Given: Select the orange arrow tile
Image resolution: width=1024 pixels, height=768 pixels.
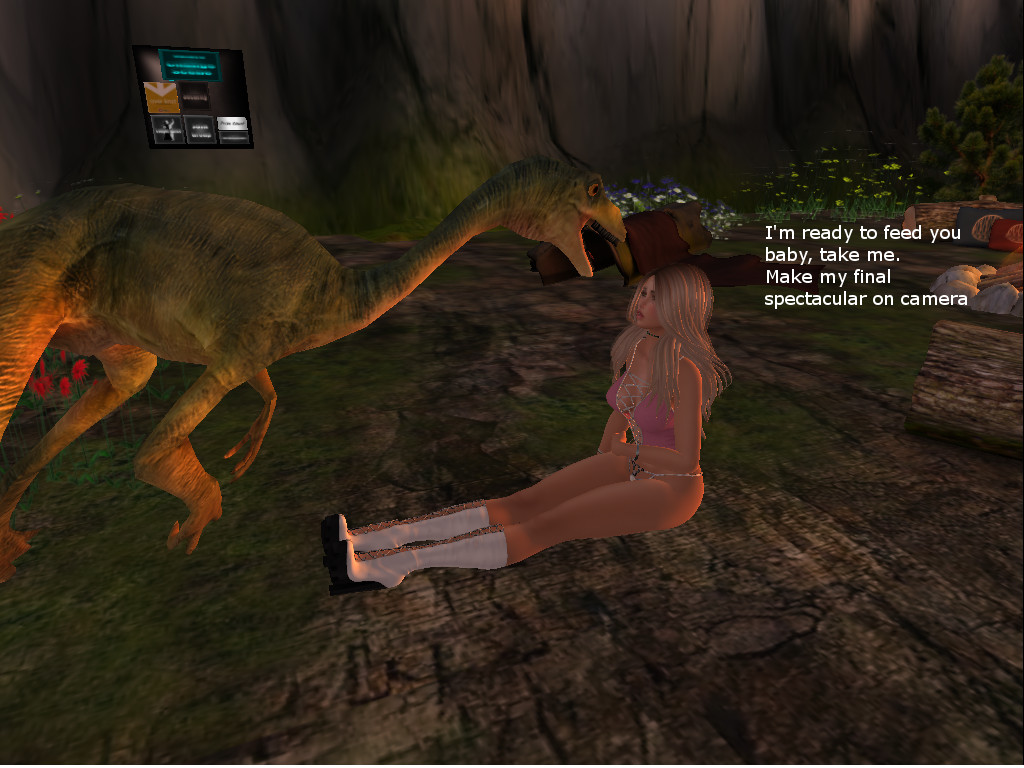Looking at the screenshot, I should [162, 97].
